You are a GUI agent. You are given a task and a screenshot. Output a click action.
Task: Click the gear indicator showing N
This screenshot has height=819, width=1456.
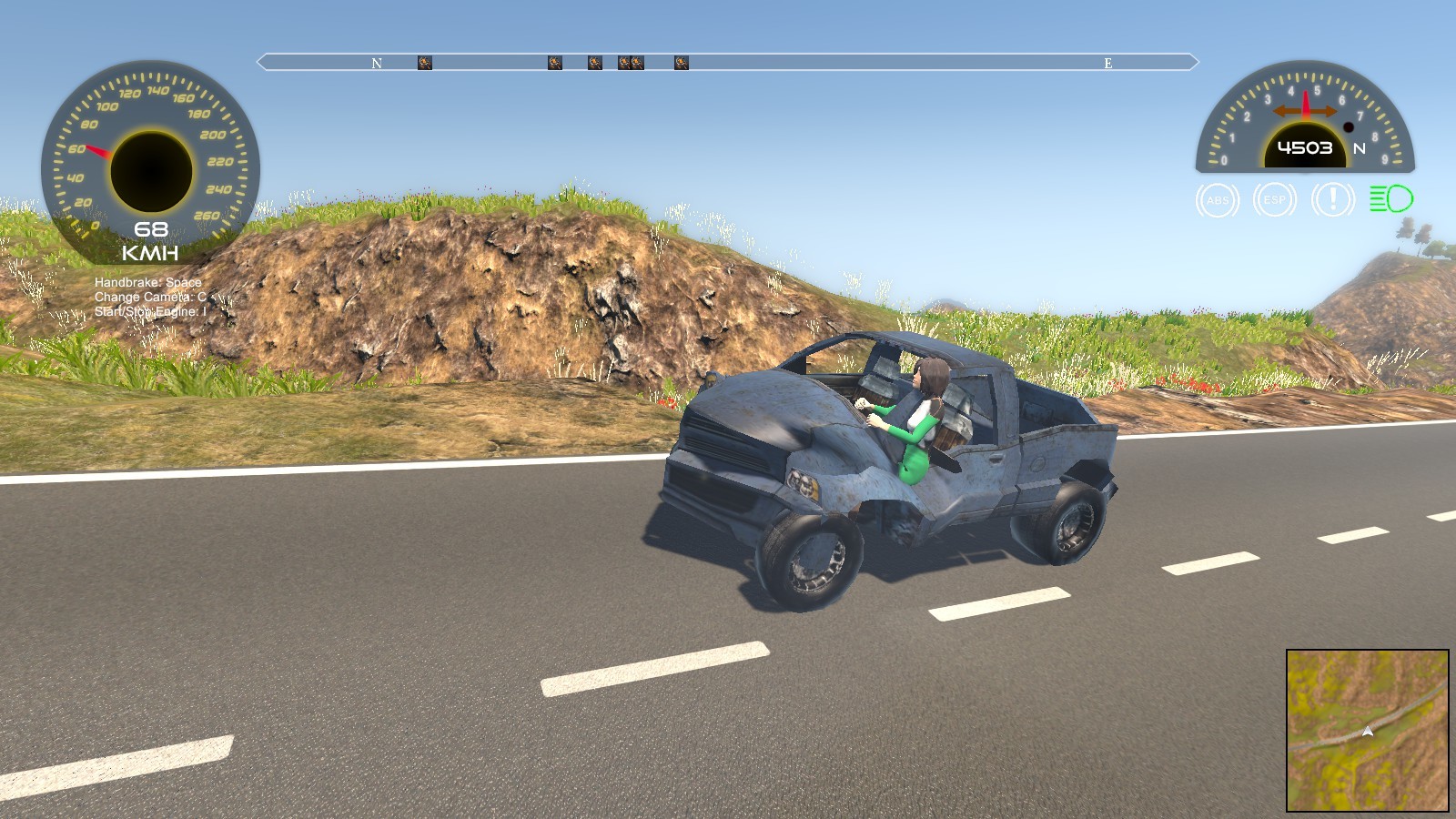pyautogui.click(x=1360, y=148)
